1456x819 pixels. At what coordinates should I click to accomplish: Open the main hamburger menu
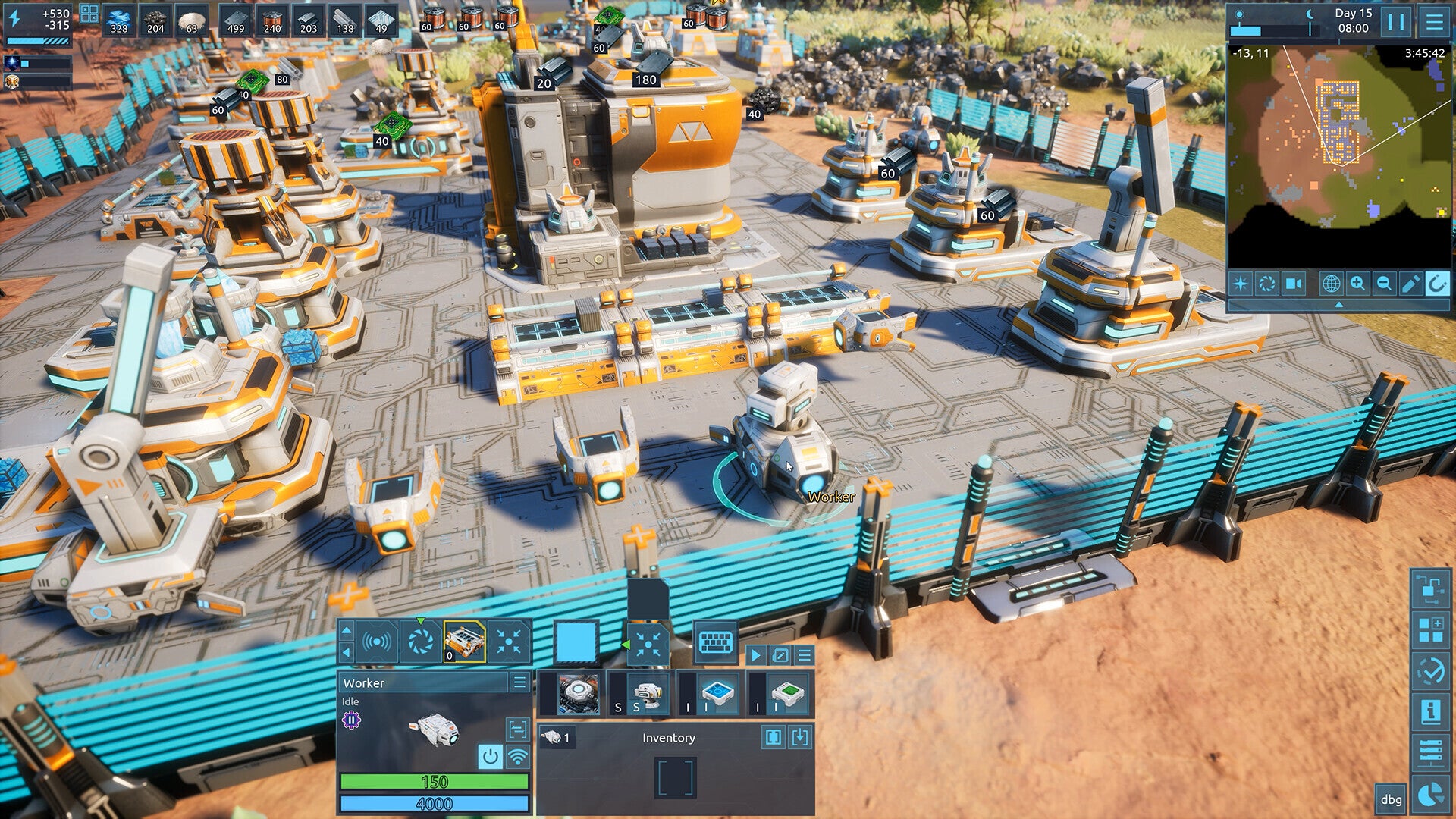coord(1434,21)
